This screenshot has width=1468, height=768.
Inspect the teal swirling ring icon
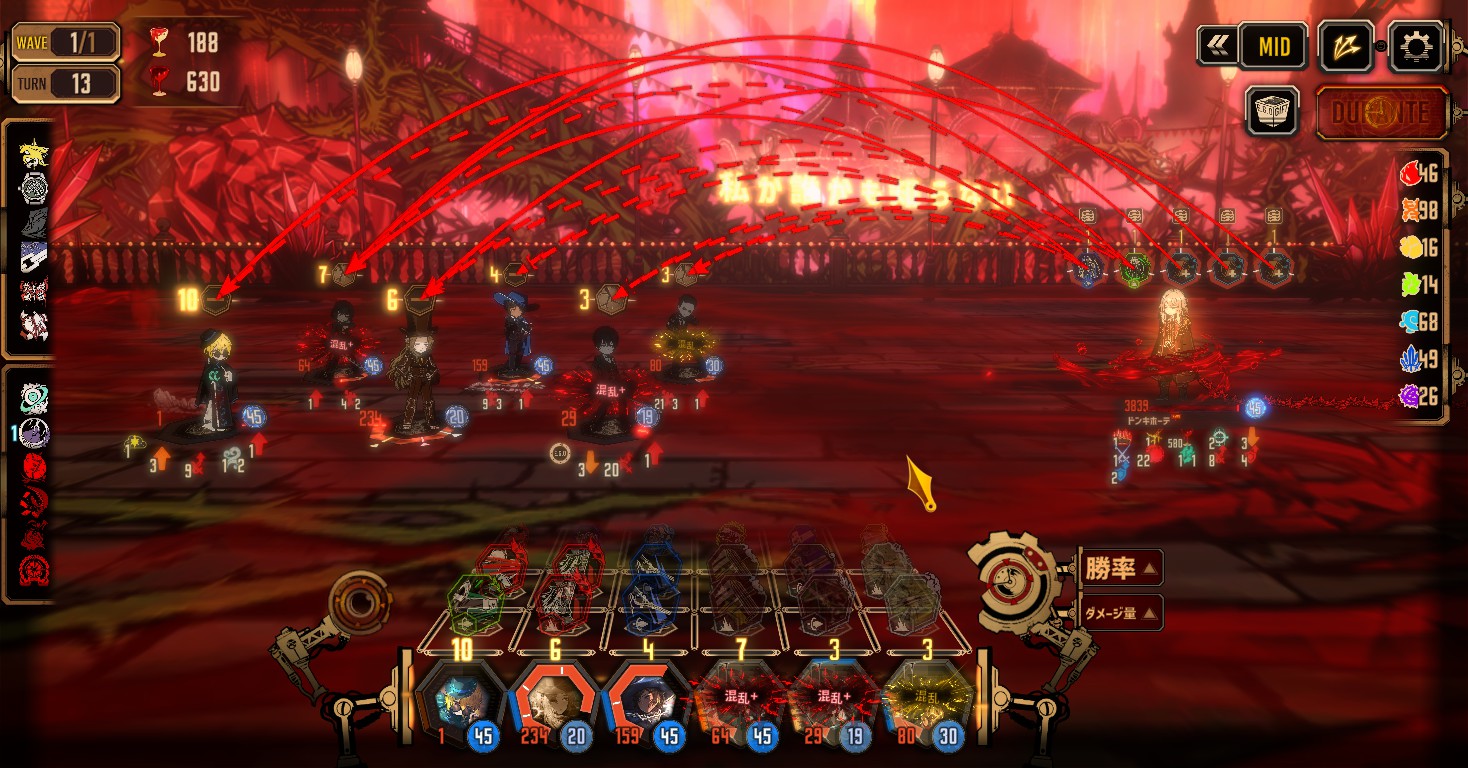coord(34,400)
